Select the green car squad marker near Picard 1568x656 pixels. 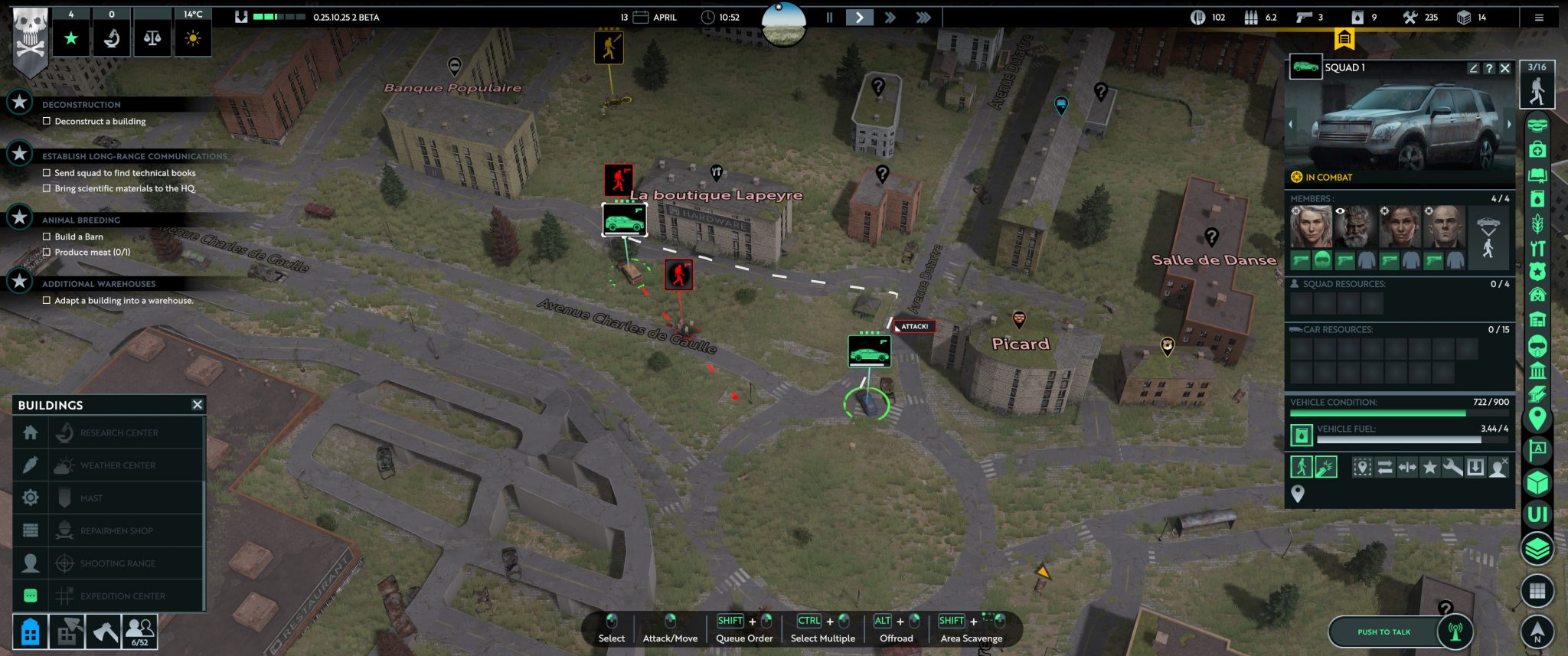[869, 352]
